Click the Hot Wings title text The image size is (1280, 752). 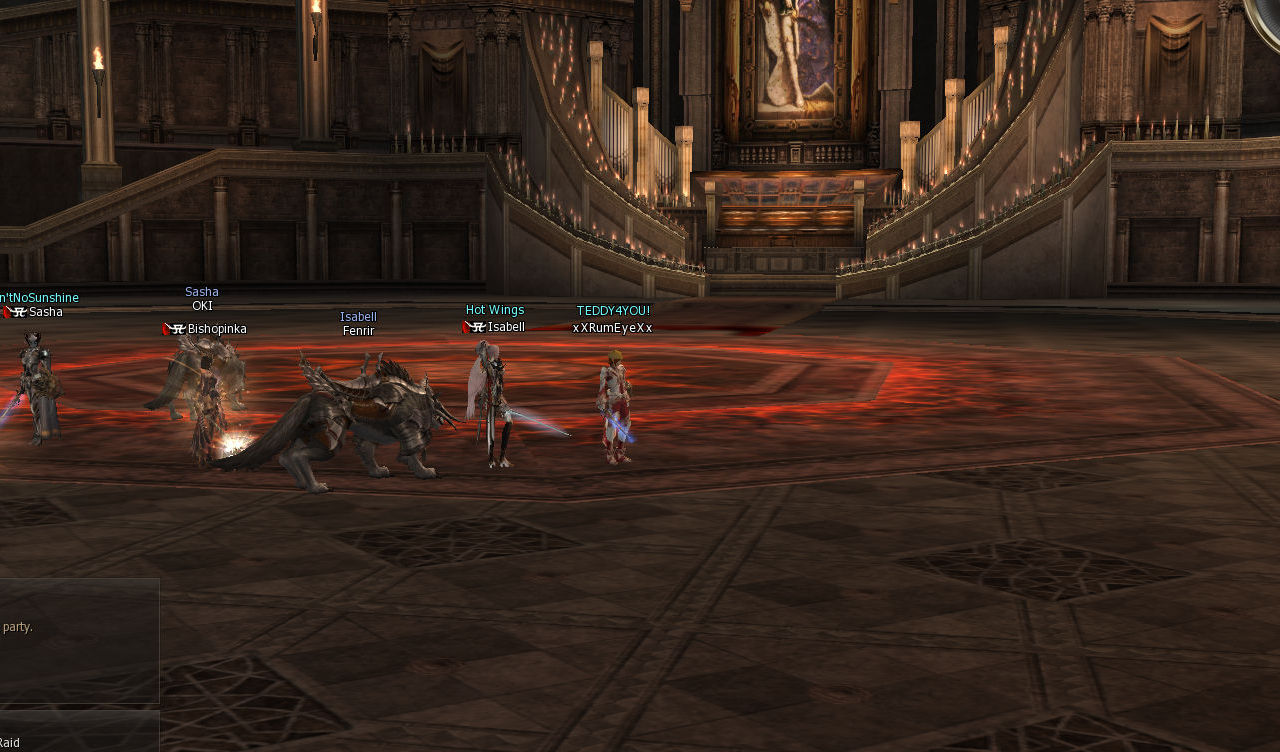pyautogui.click(x=494, y=310)
